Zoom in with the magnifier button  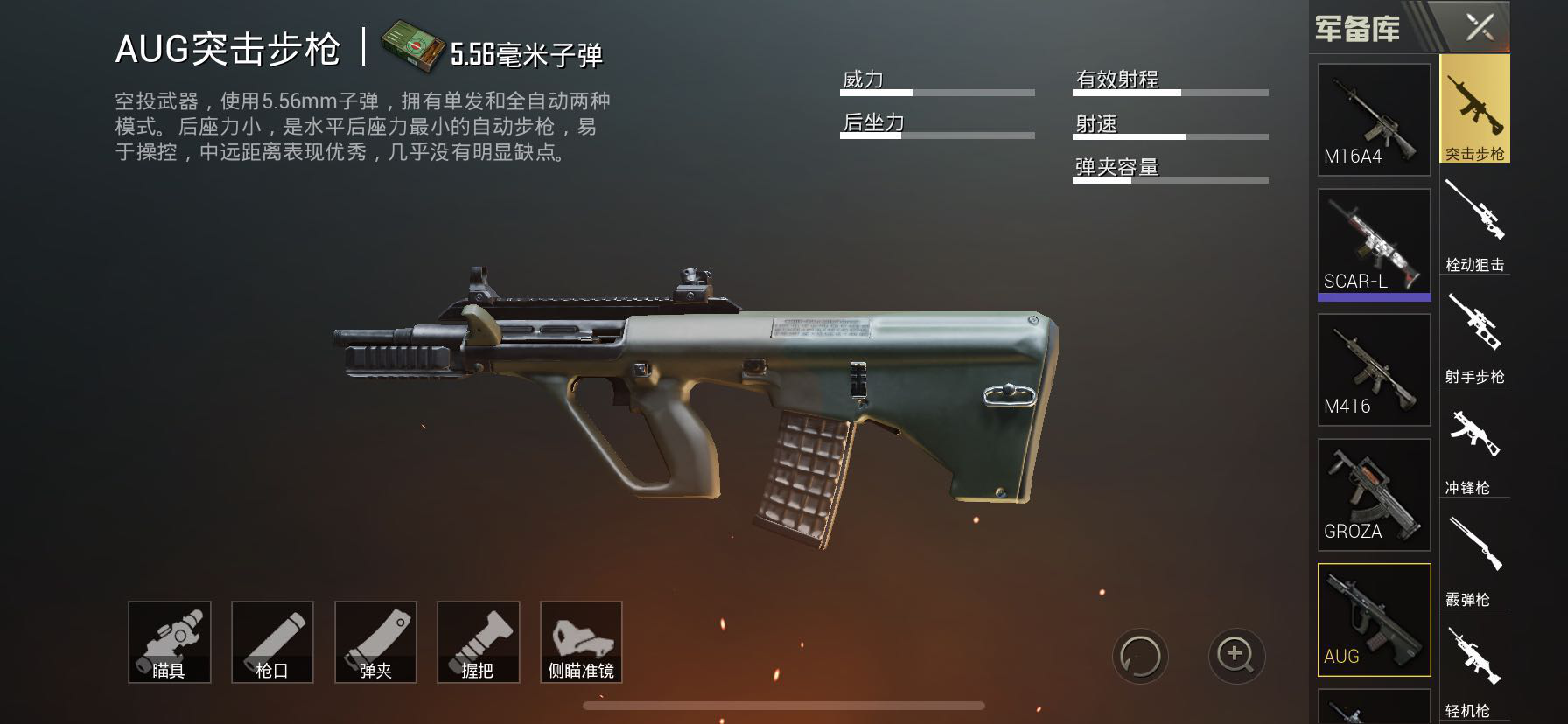(x=1235, y=655)
